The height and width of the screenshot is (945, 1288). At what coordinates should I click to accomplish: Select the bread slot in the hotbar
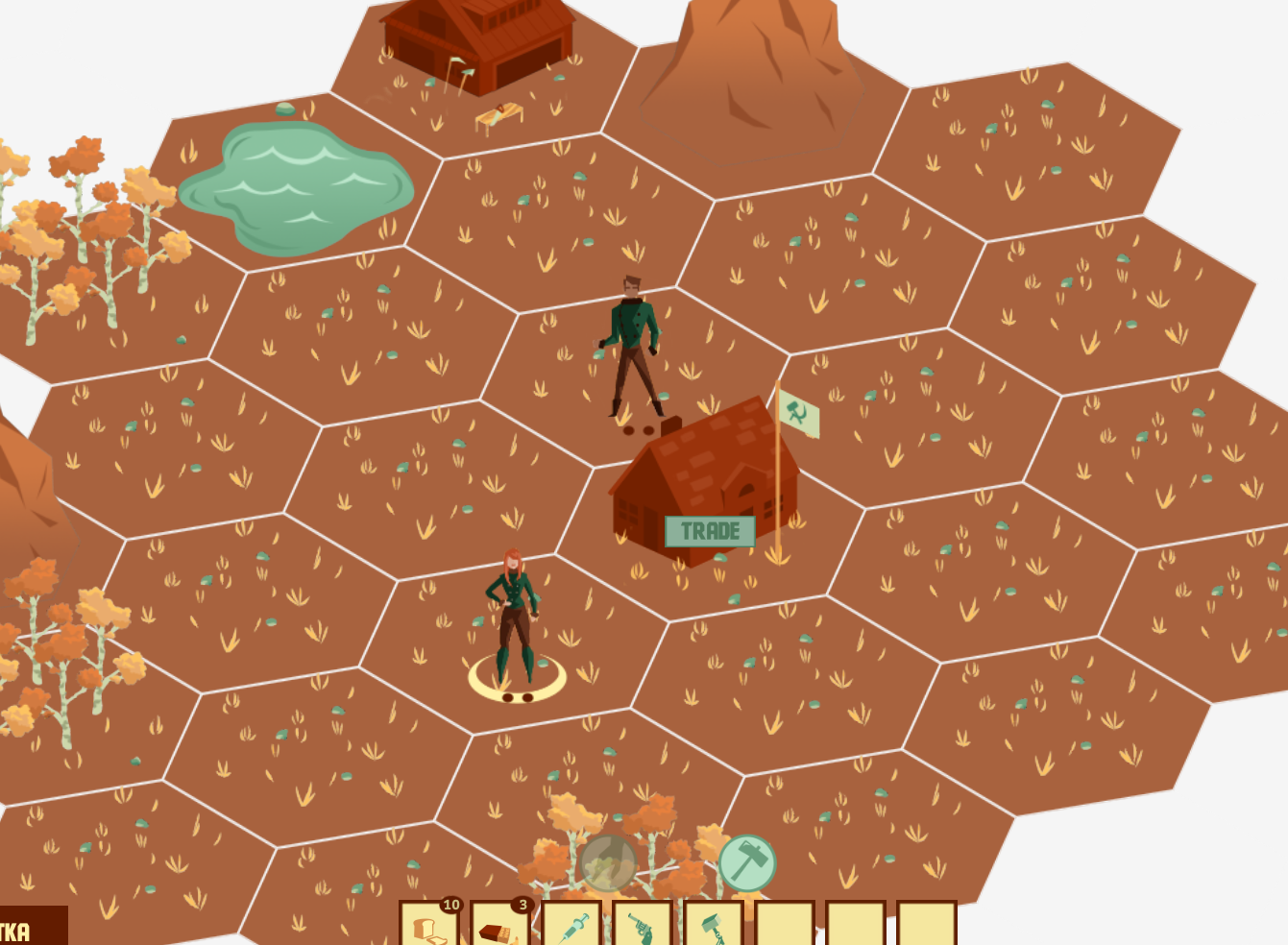[x=428, y=924]
